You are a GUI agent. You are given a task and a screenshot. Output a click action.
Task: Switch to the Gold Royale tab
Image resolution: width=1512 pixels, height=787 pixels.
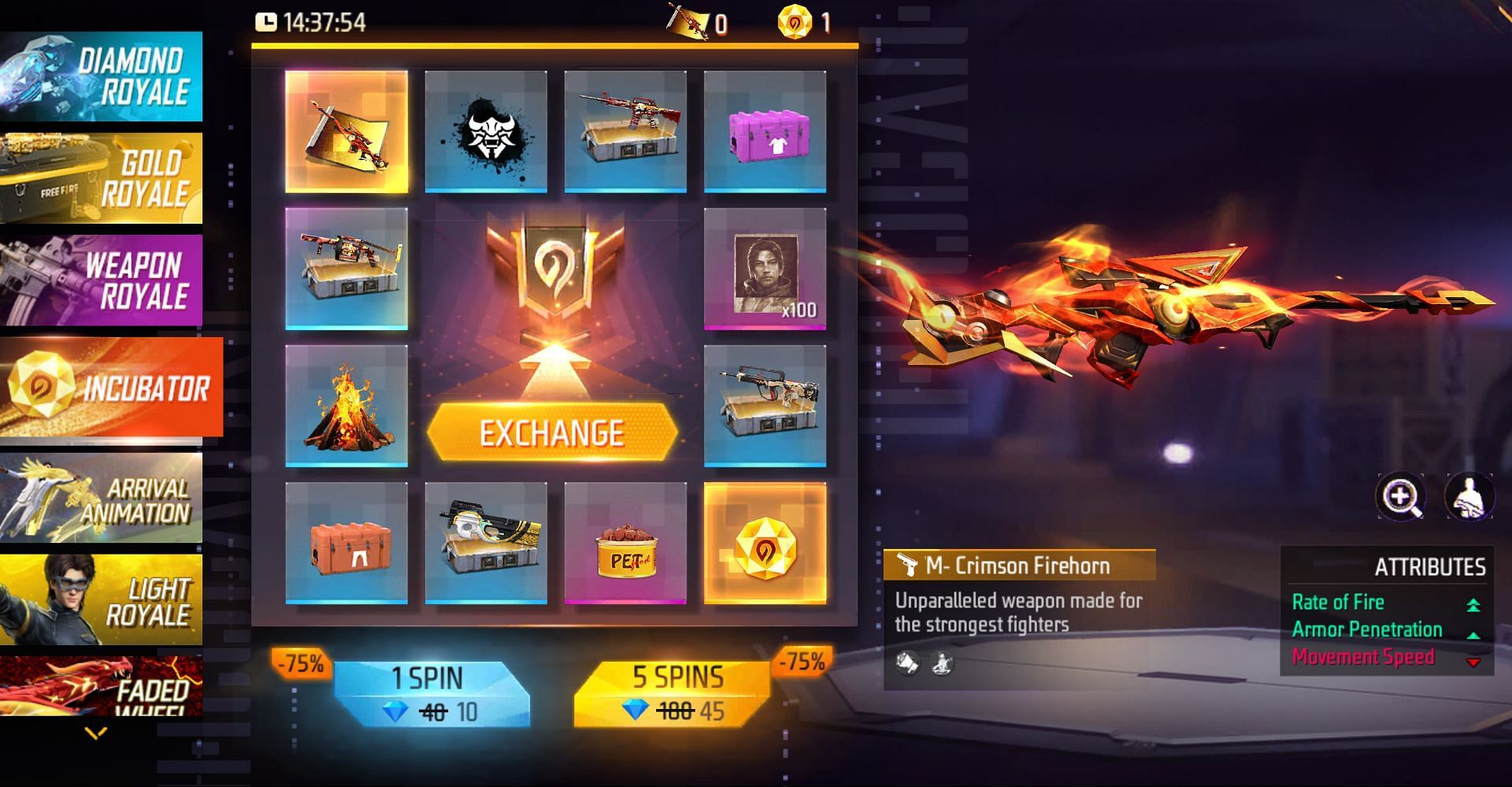coord(101,178)
